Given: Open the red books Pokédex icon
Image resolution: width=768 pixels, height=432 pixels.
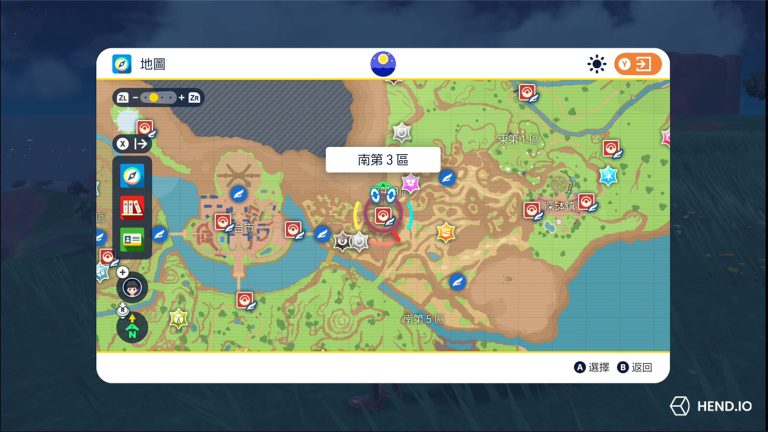Looking at the screenshot, I should point(132,207).
